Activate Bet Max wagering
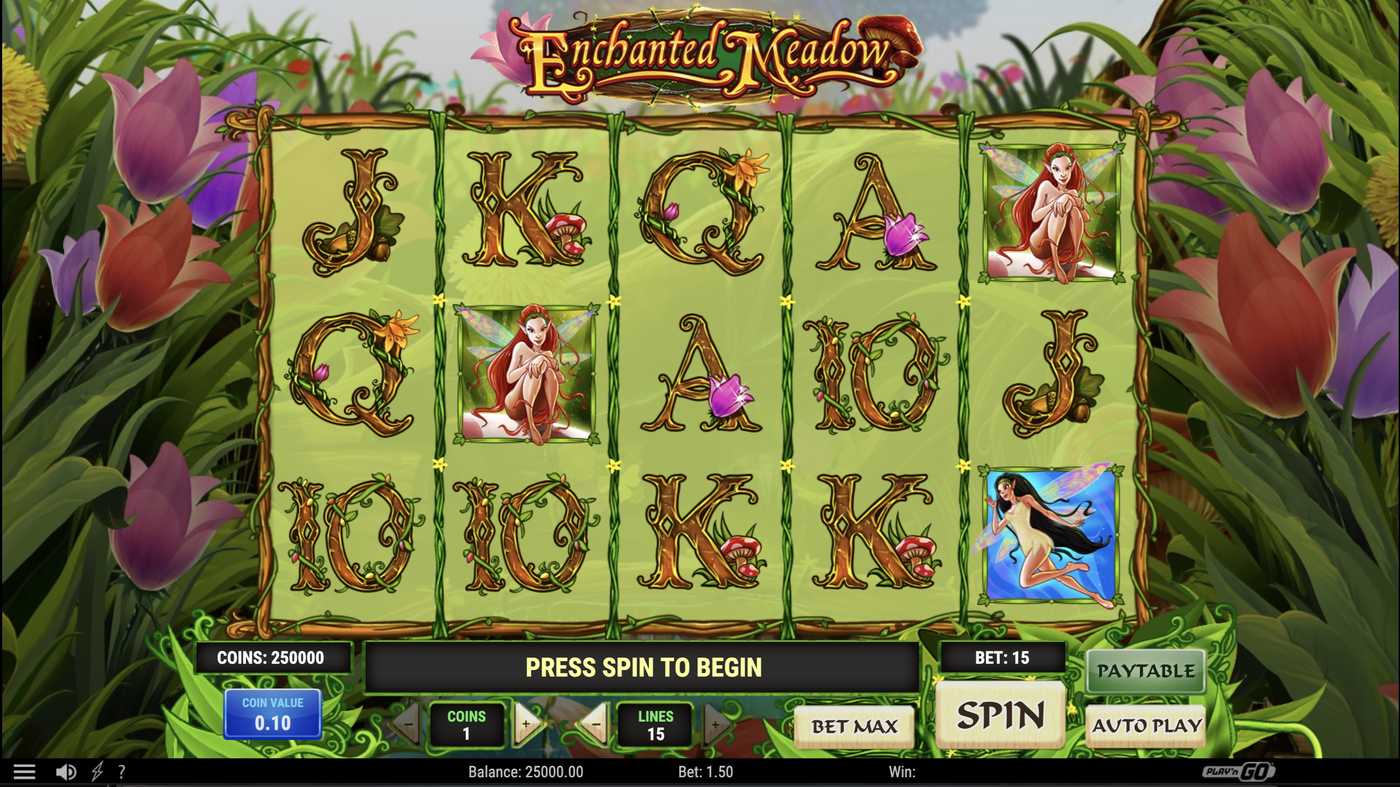Screen dimensions: 1400x787 [x=854, y=726]
